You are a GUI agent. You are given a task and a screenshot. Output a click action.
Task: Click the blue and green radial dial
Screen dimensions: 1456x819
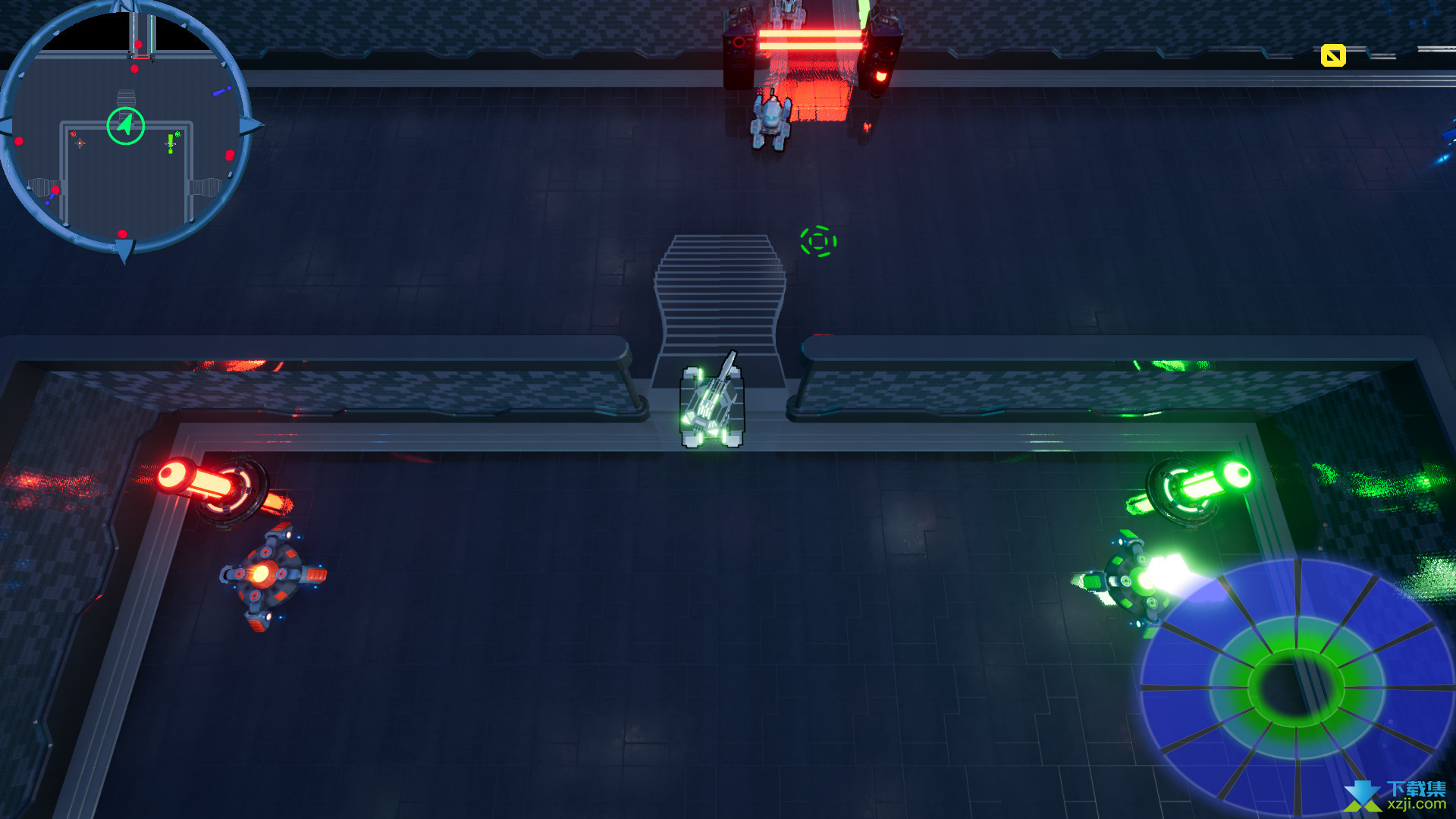1295,686
